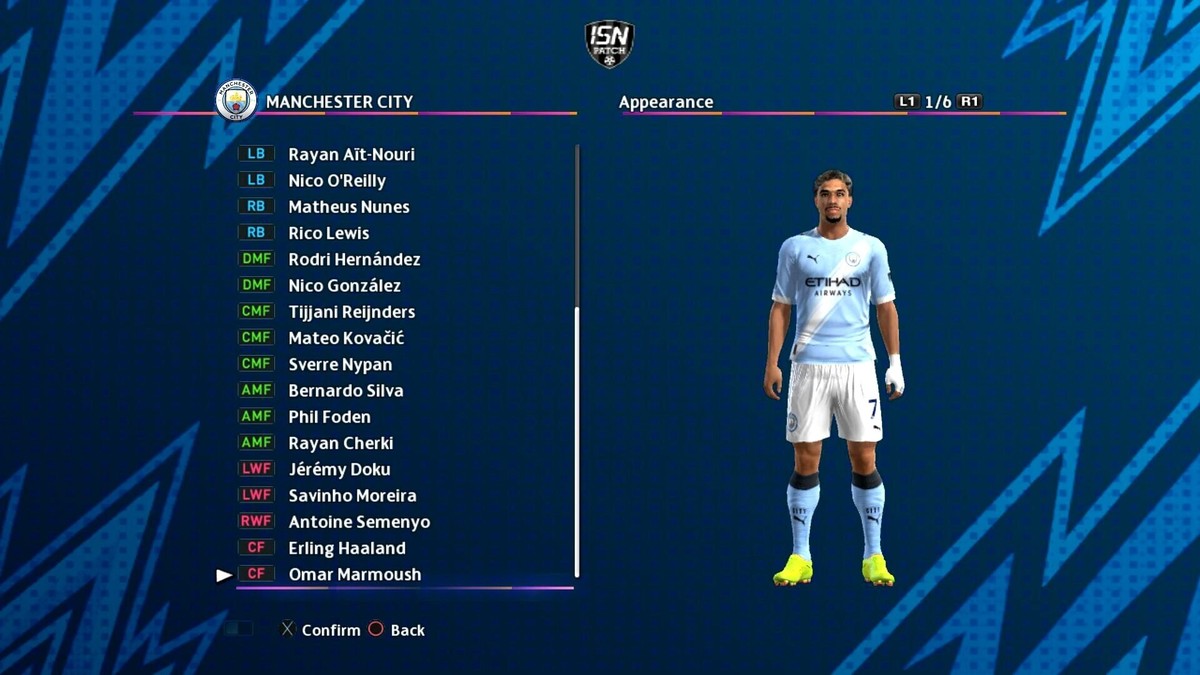
Task: Click the player list scrollbar
Action: (x=577, y=440)
